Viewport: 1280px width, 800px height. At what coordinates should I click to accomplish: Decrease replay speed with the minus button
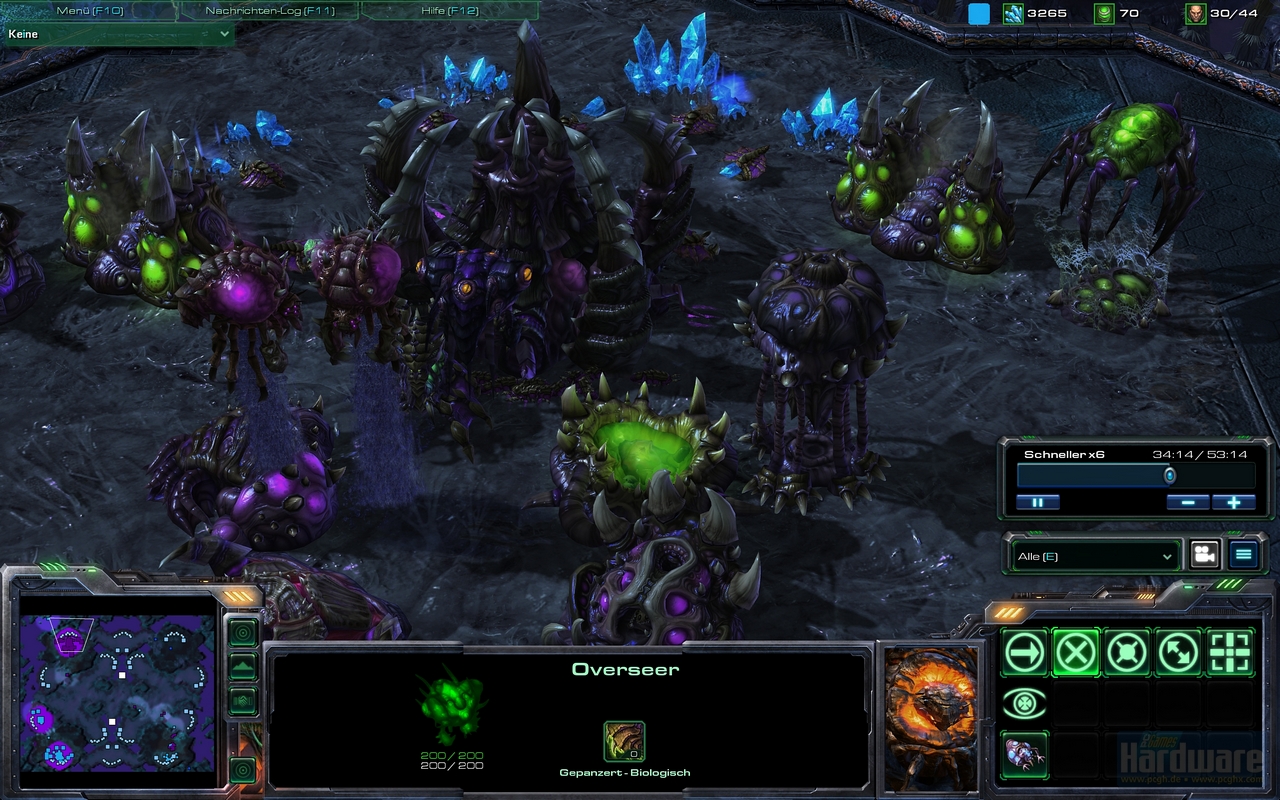point(1187,502)
